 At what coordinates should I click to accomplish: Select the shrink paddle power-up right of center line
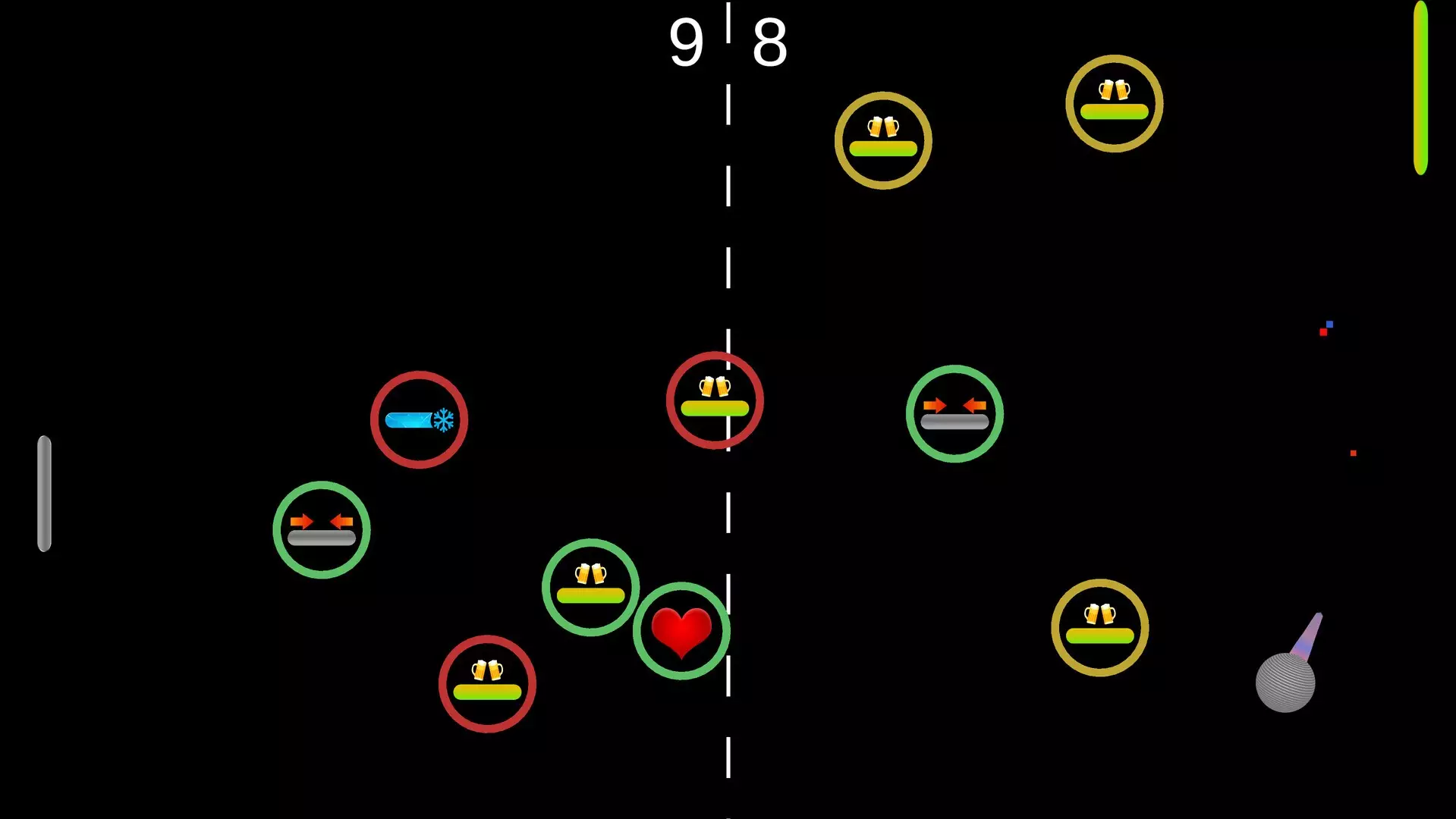954,413
